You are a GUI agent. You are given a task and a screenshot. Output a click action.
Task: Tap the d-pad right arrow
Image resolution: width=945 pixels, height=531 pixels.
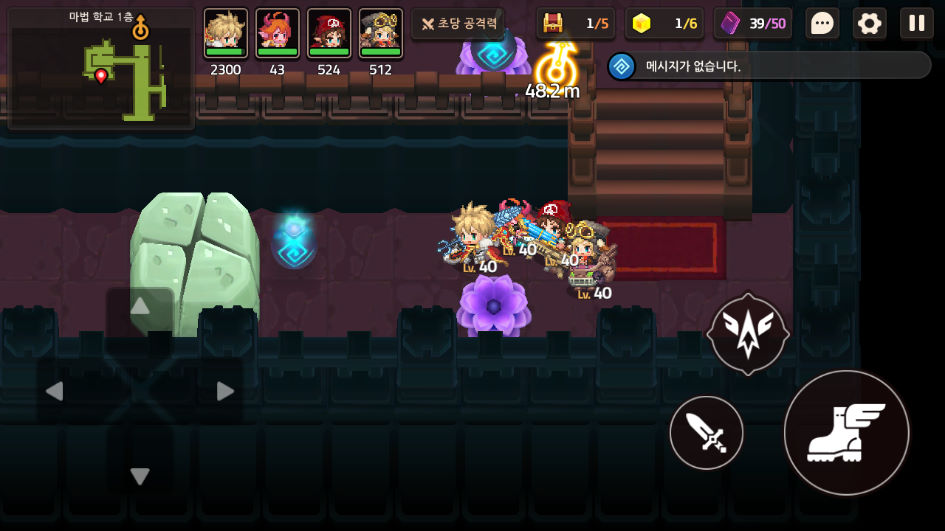pyautogui.click(x=225, y=391)
